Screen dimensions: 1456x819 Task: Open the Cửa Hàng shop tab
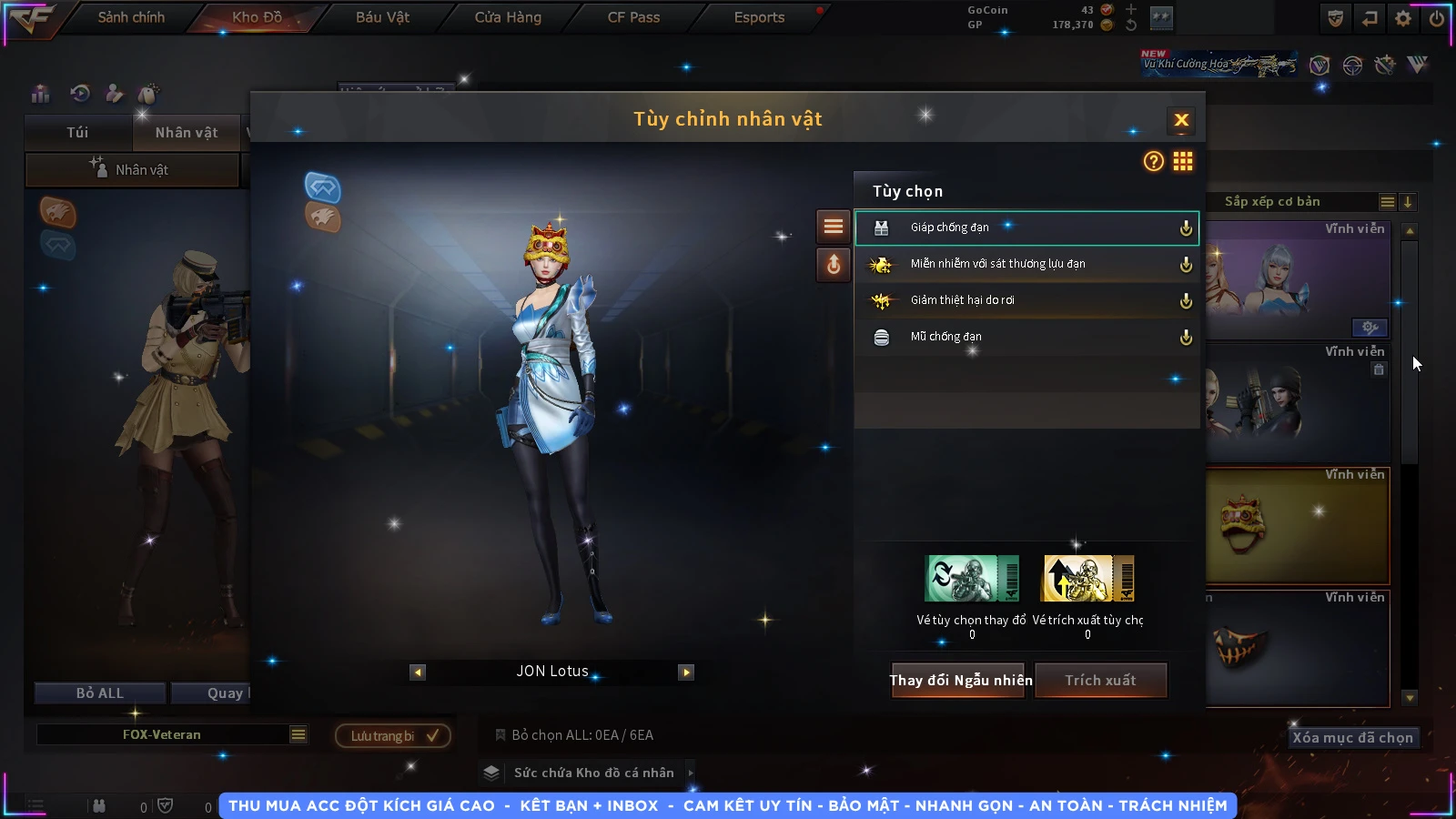pos(508,17)
